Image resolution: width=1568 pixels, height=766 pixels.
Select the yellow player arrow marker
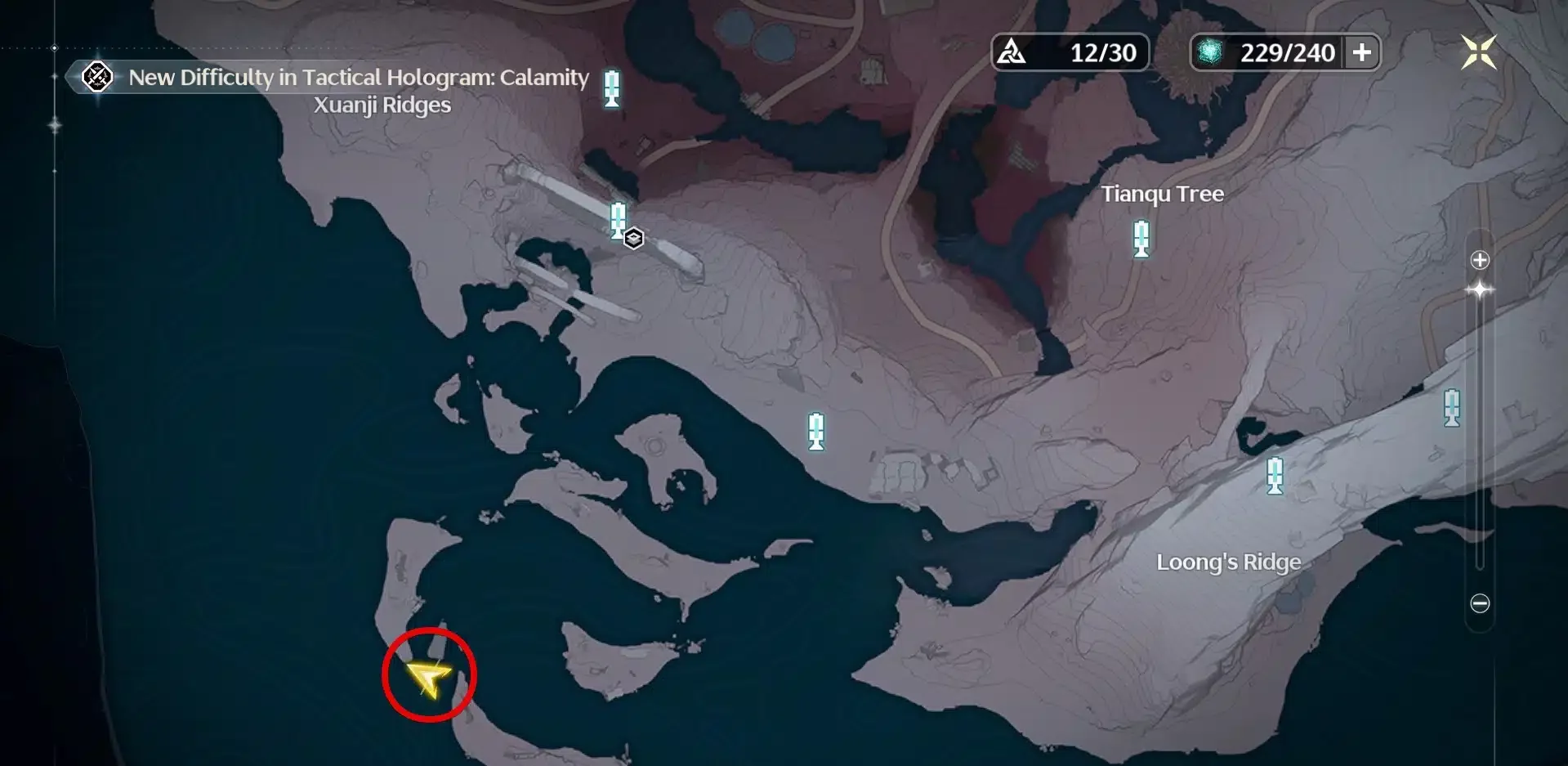click(x=427, y=677)
